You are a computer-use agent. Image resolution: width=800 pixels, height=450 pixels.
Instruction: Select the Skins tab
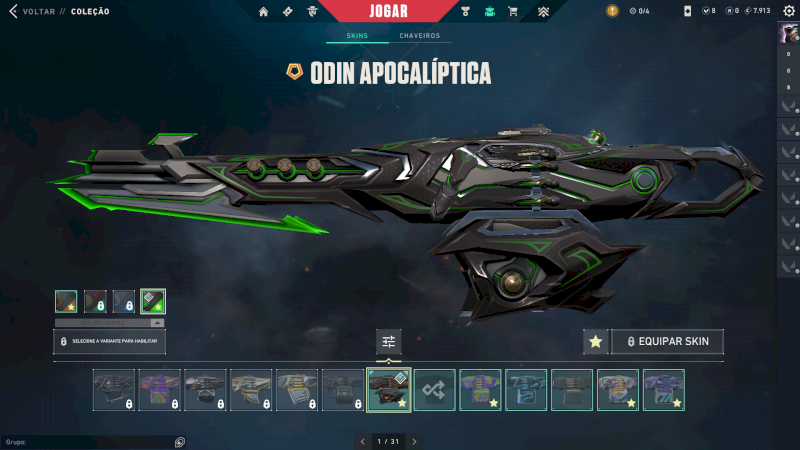pos(357,36)
